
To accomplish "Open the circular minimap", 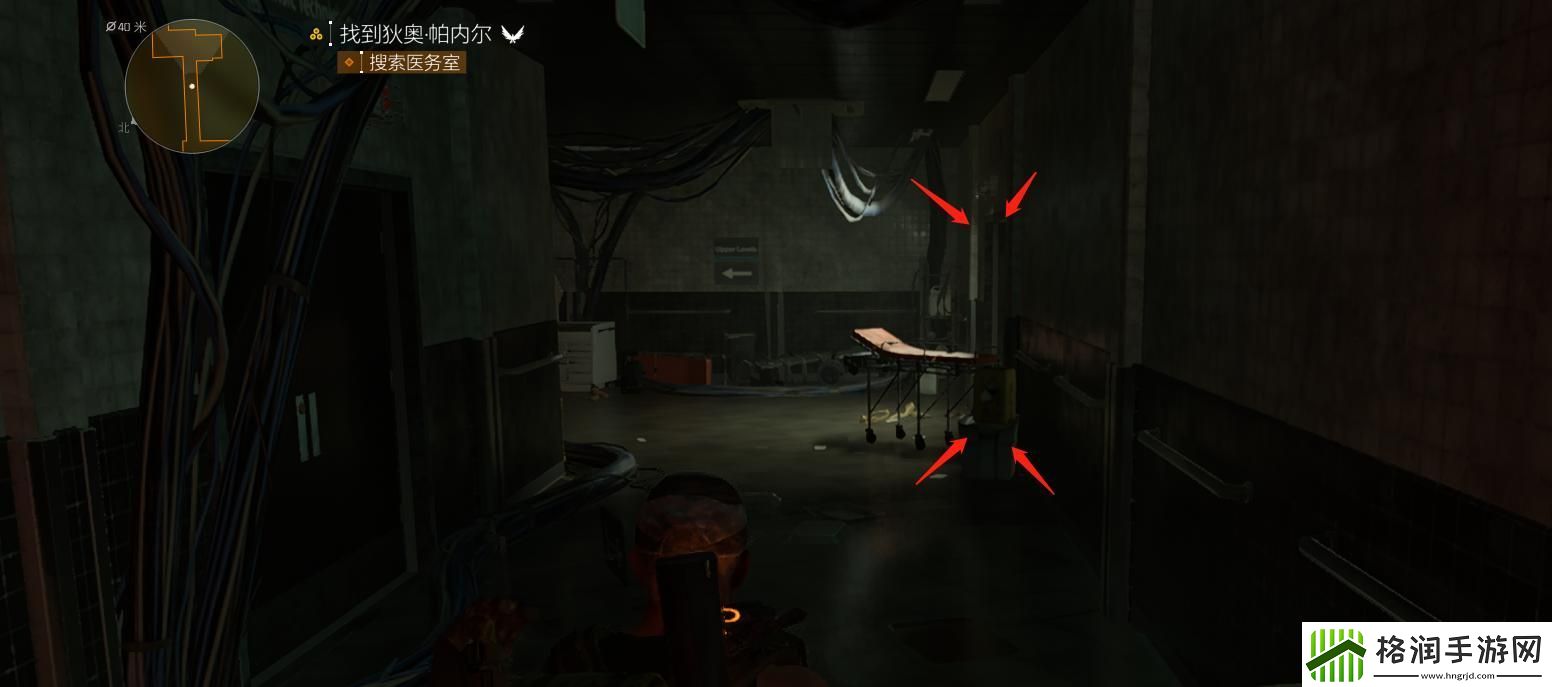I will tap(192, 87).
